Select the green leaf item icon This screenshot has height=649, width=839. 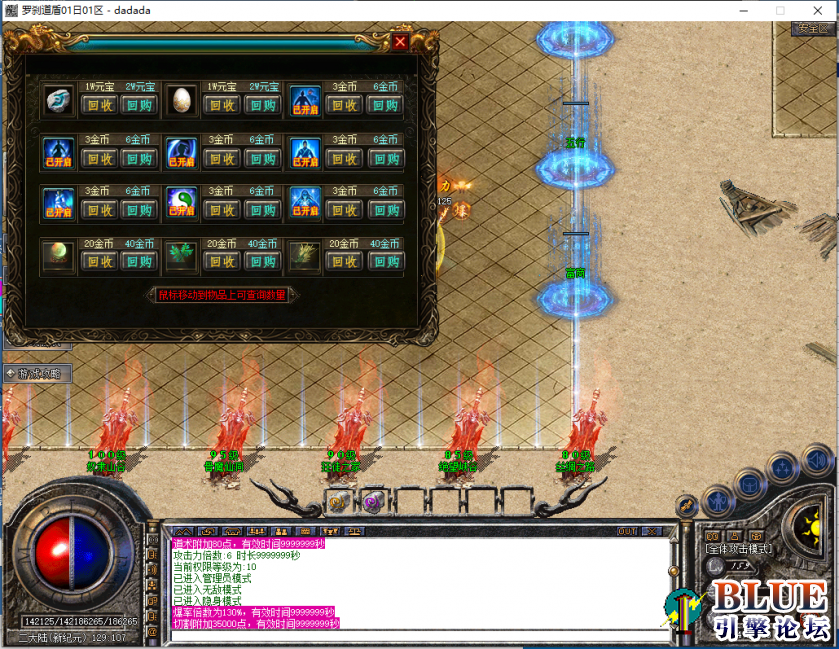181,256
